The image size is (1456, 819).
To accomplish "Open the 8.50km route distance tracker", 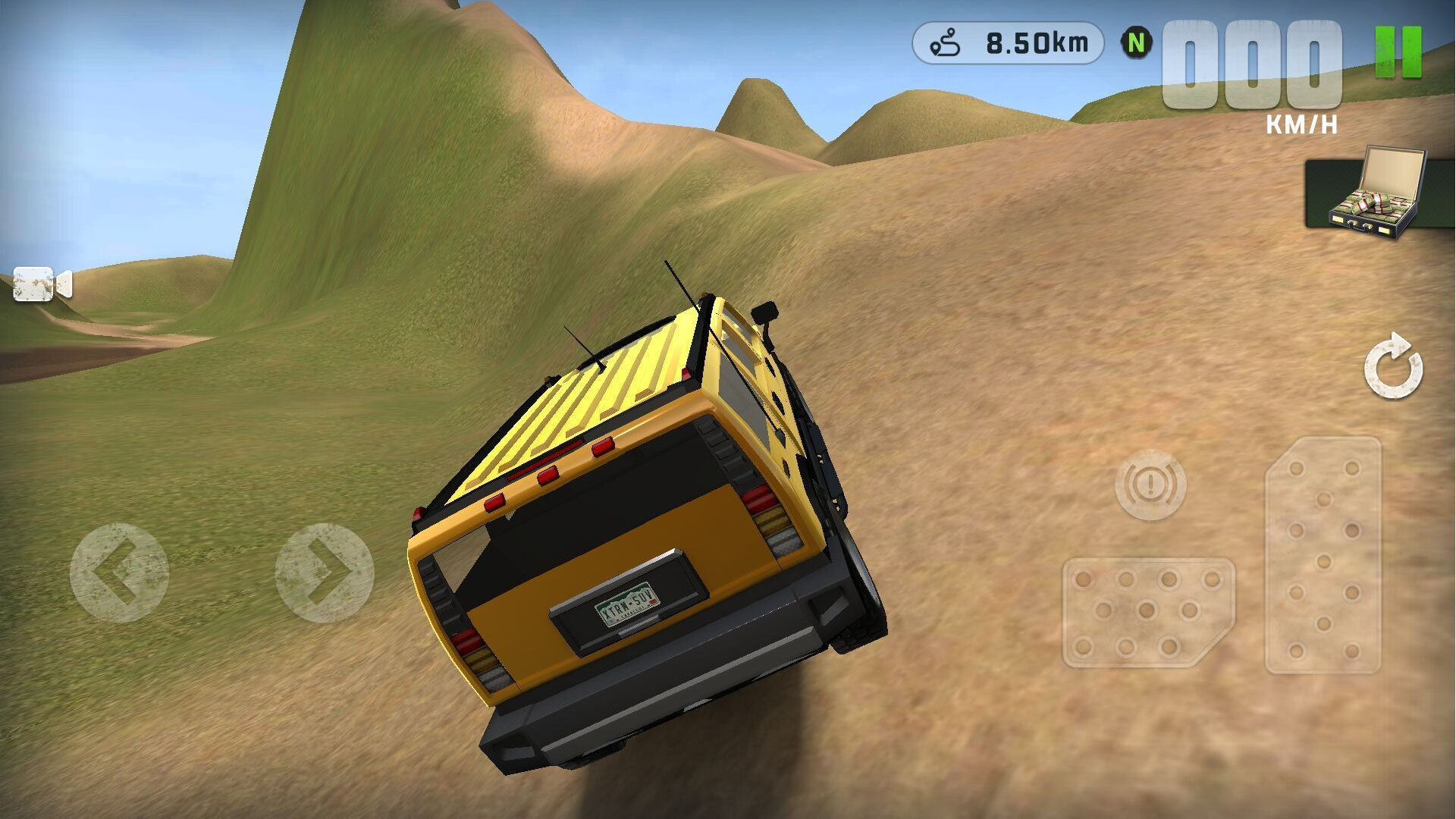I will (1008, 43).
